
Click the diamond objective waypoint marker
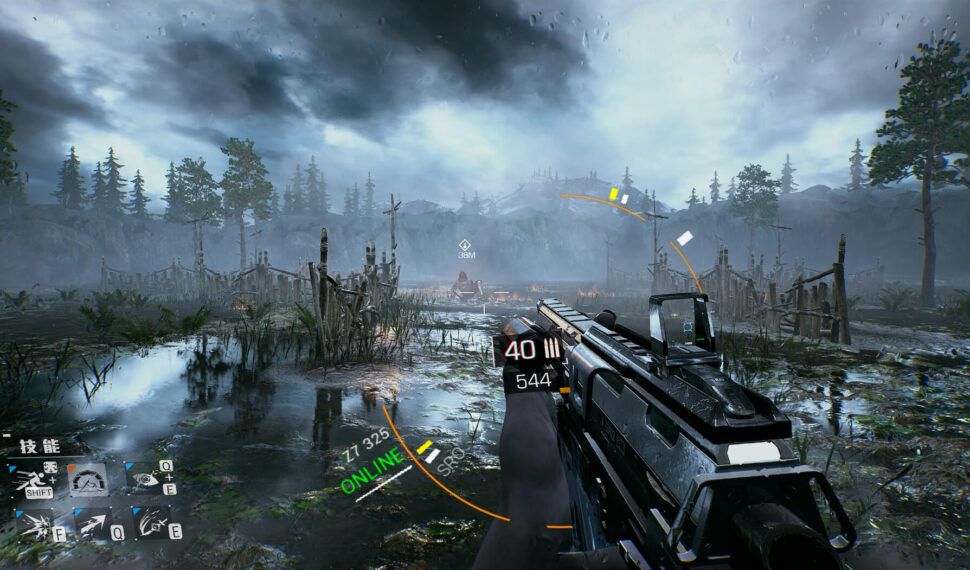pos(465,245)
